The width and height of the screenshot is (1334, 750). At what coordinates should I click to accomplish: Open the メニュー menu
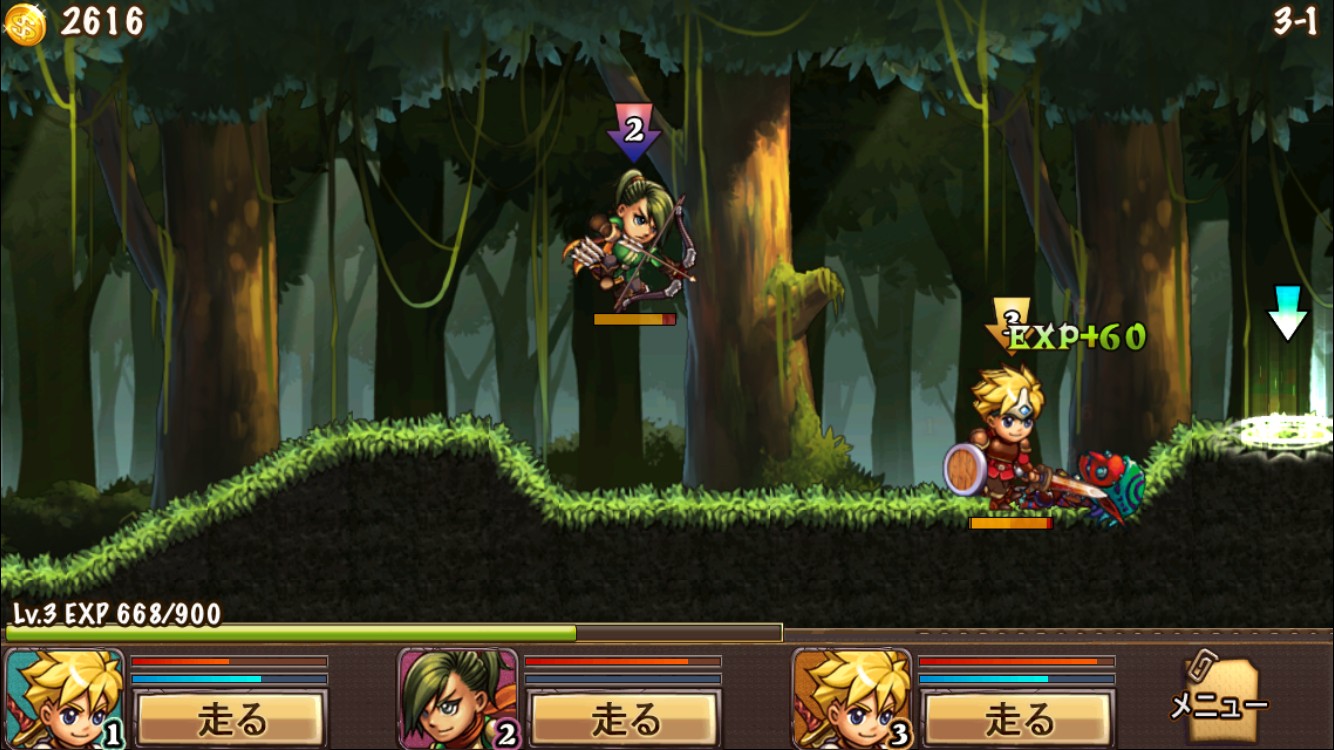click(x=1219, y=700)
